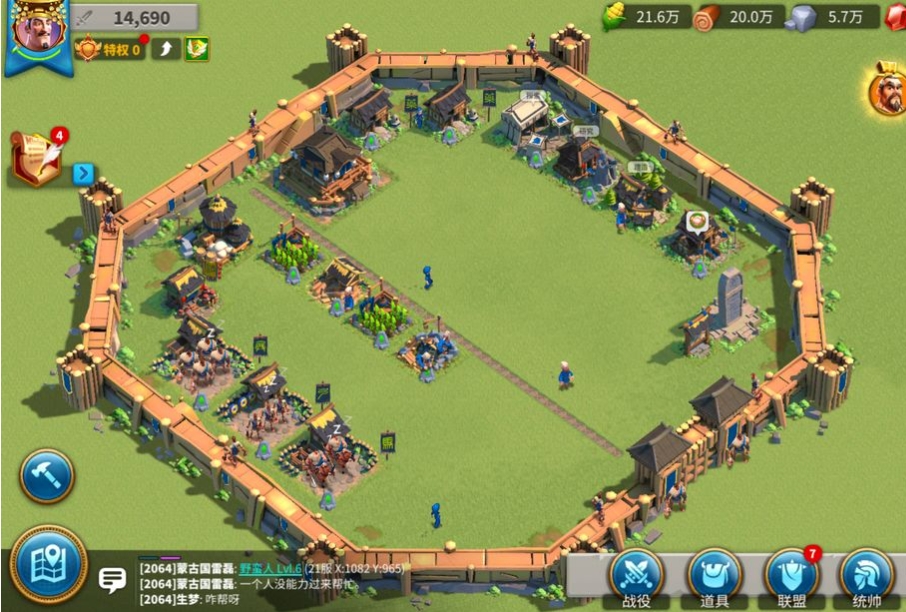Viewport: 906px width, 612px height.
Task: Open the green winged shield icon
Action: tap(197, 48)
